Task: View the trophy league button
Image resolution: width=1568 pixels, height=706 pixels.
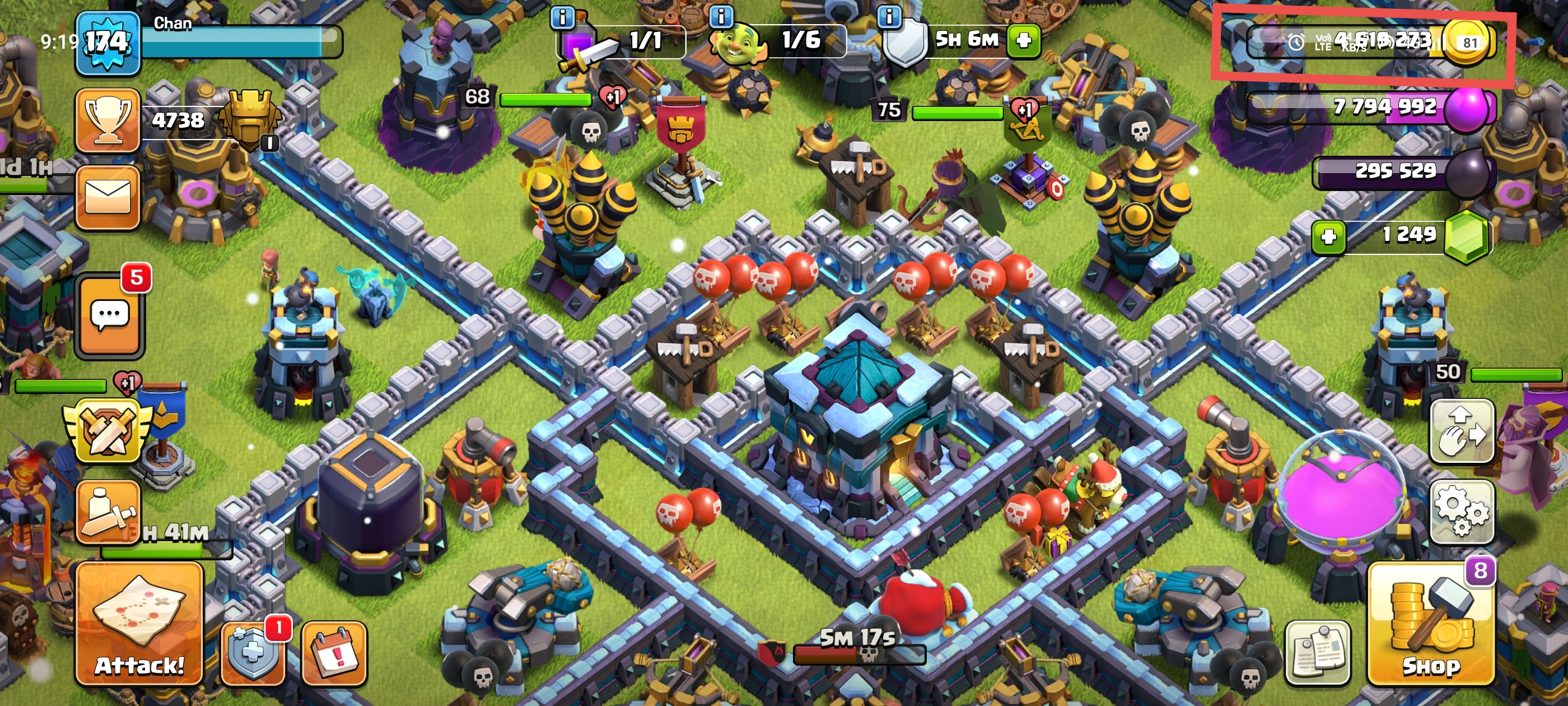Action: (108, 119)
